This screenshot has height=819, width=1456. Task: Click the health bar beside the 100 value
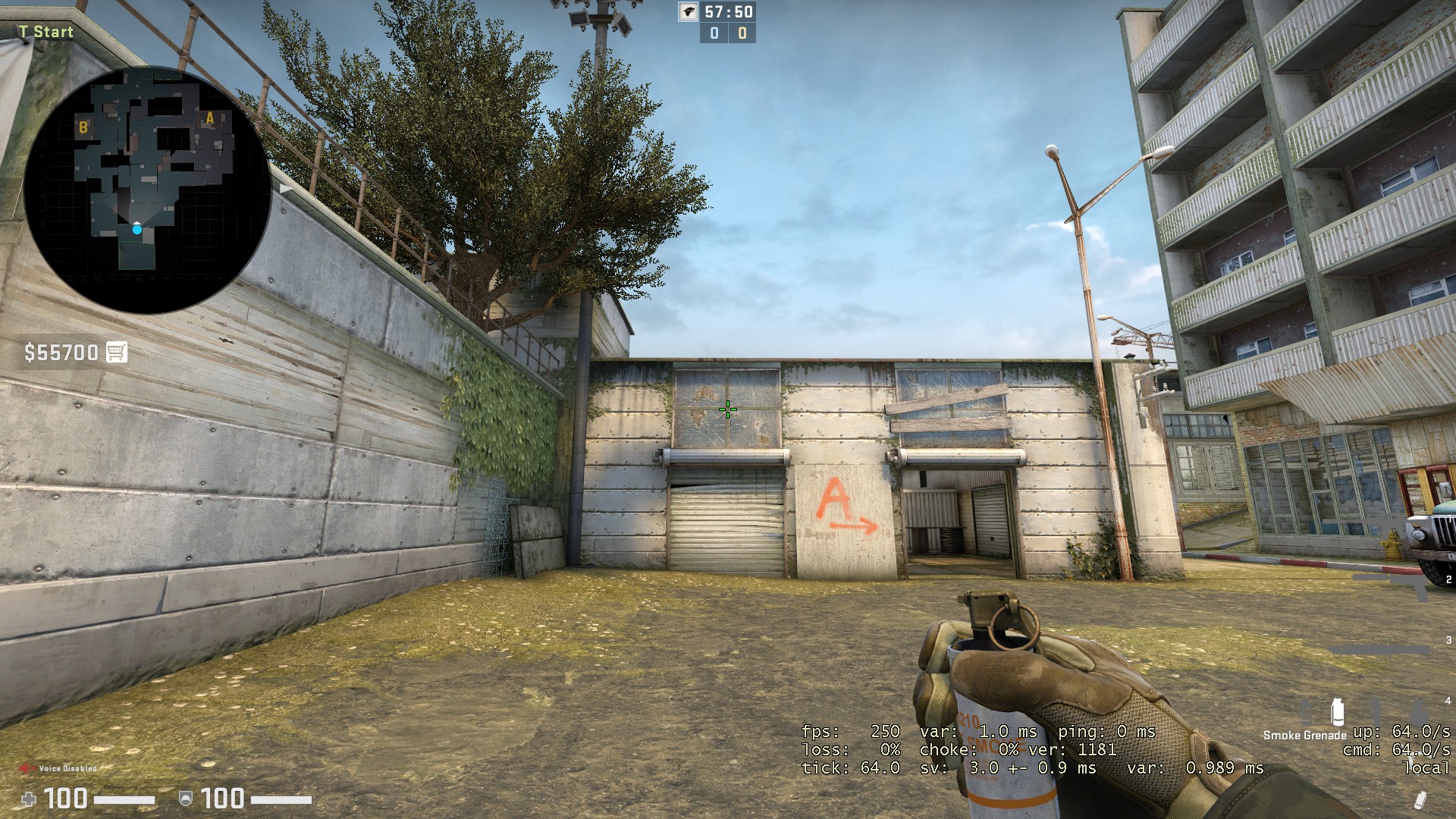coord(125,799)
